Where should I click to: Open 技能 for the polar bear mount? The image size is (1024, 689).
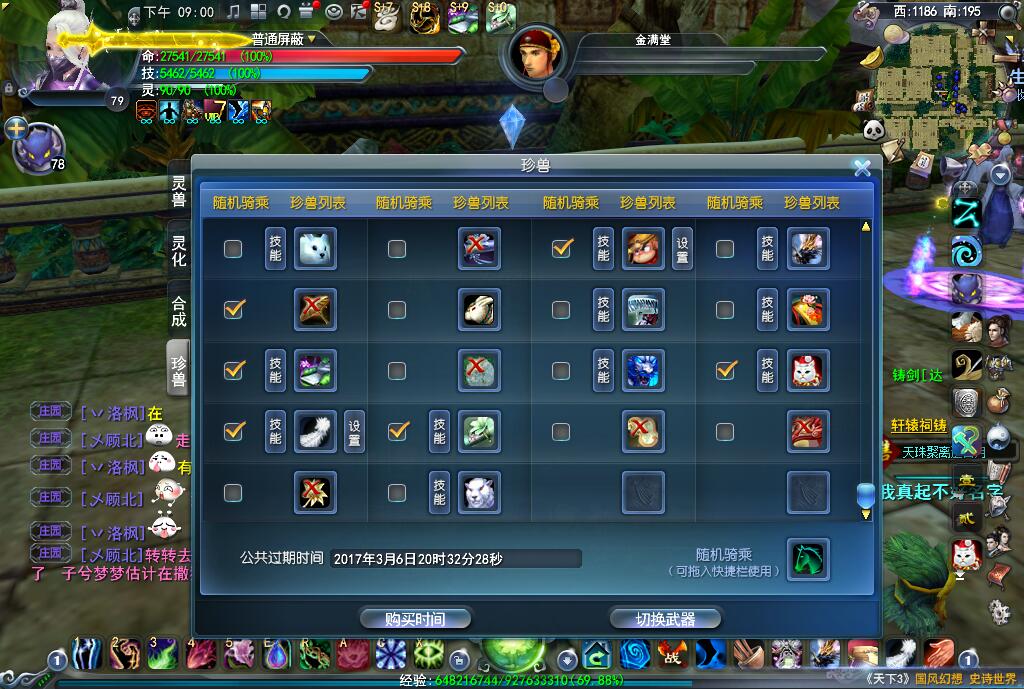pos(275,249)
